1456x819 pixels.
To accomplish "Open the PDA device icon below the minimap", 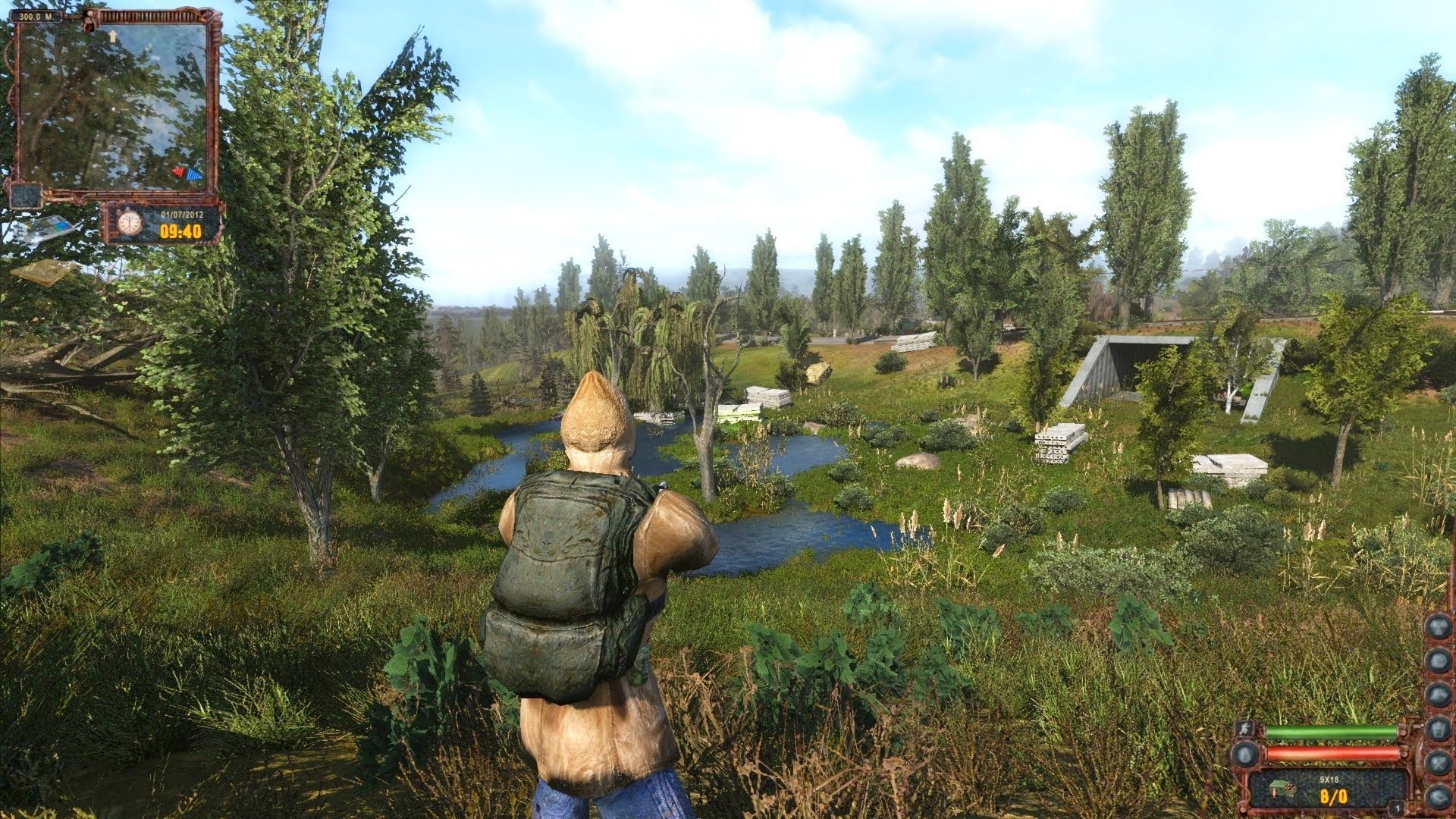I will pyautogui.click(x=39, y=228).
